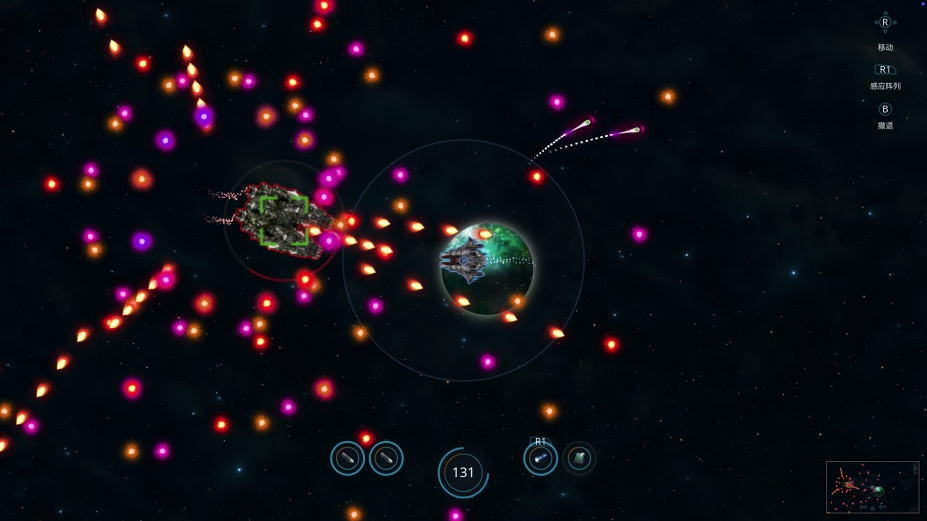The width and height of the screenshot is (927, 521).
Task: Click the minimap showing the battle
Action: [x=872, y=487]
